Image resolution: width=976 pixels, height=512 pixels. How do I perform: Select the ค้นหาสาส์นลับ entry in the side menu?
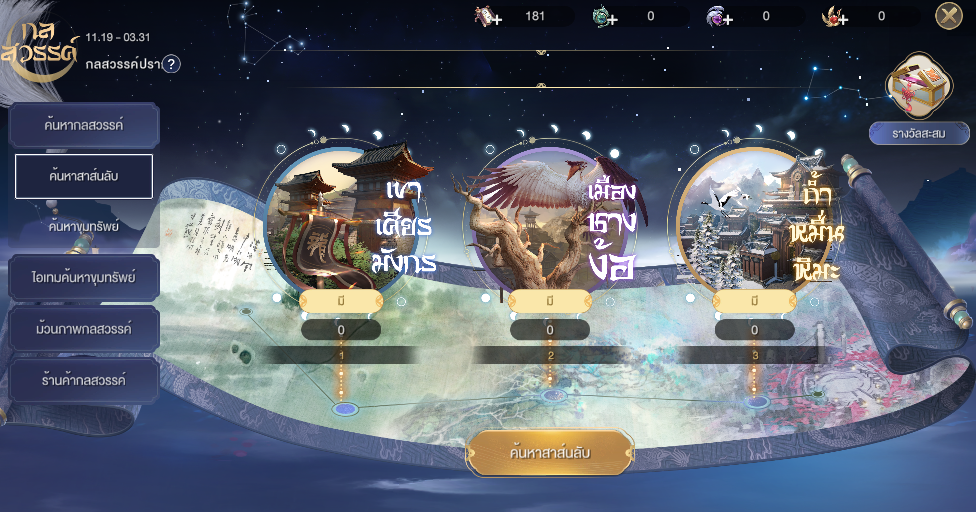(x=84, y=177)
